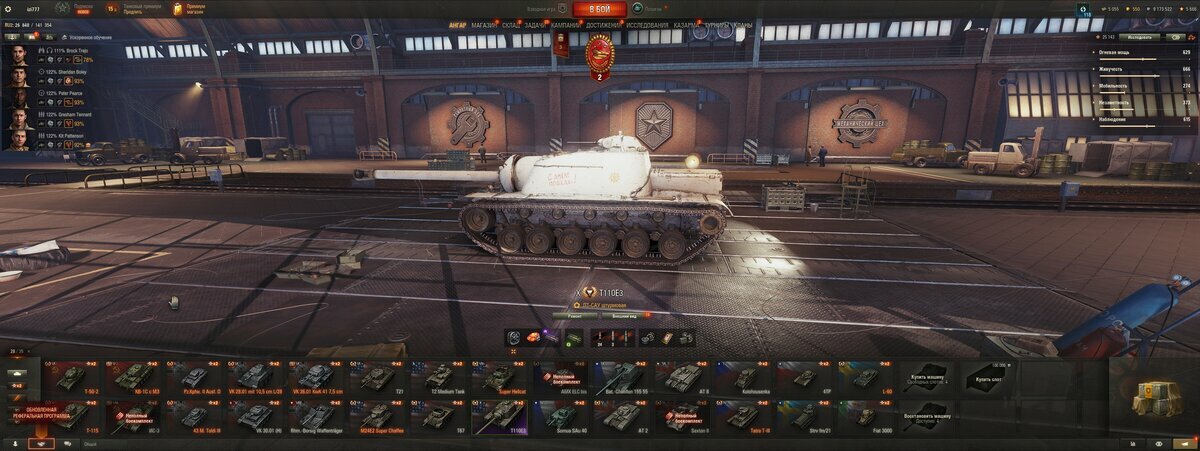Open the loot box in the corner
This screenshot has width=1200, height=451.
pyautogui.click(x=1156, y=399)
